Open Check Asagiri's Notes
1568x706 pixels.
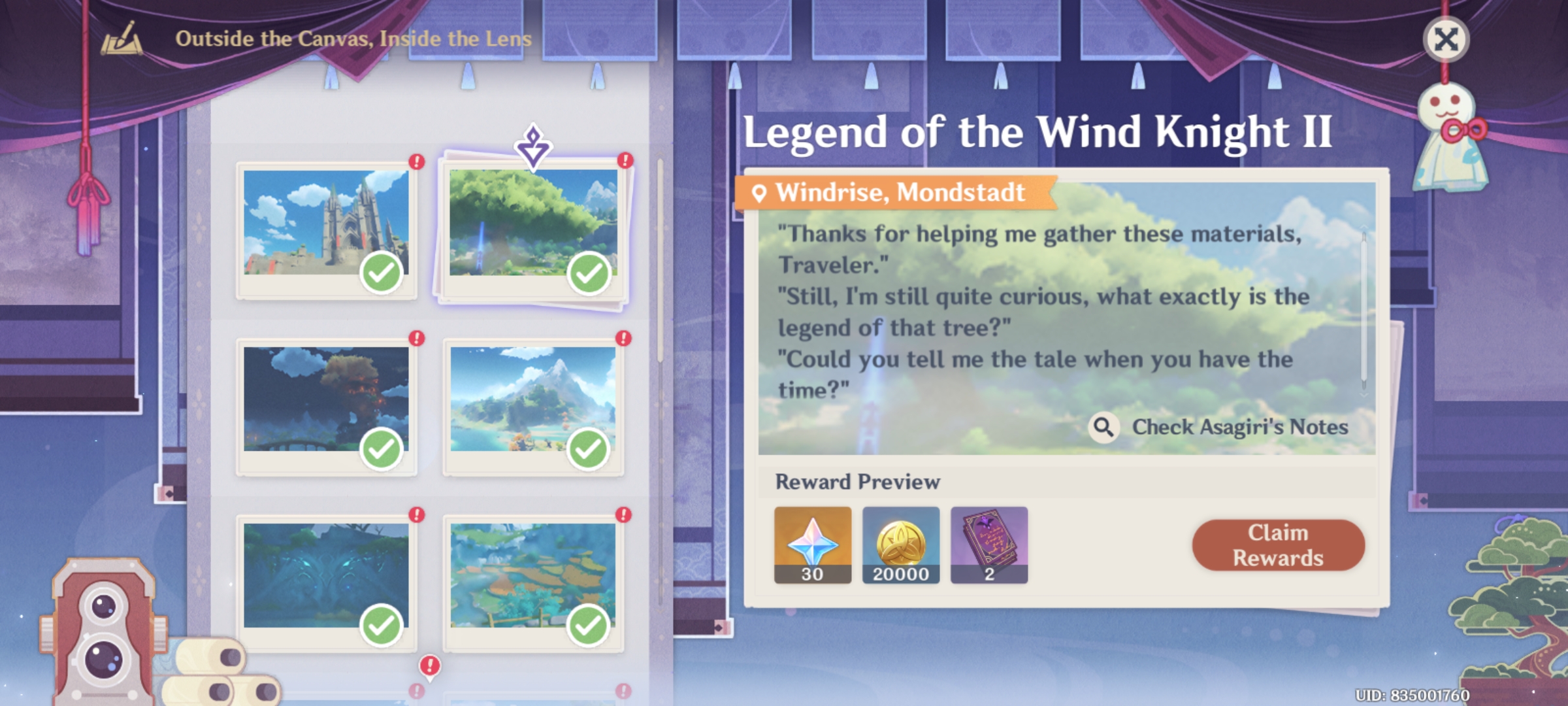coord(1241,428)
